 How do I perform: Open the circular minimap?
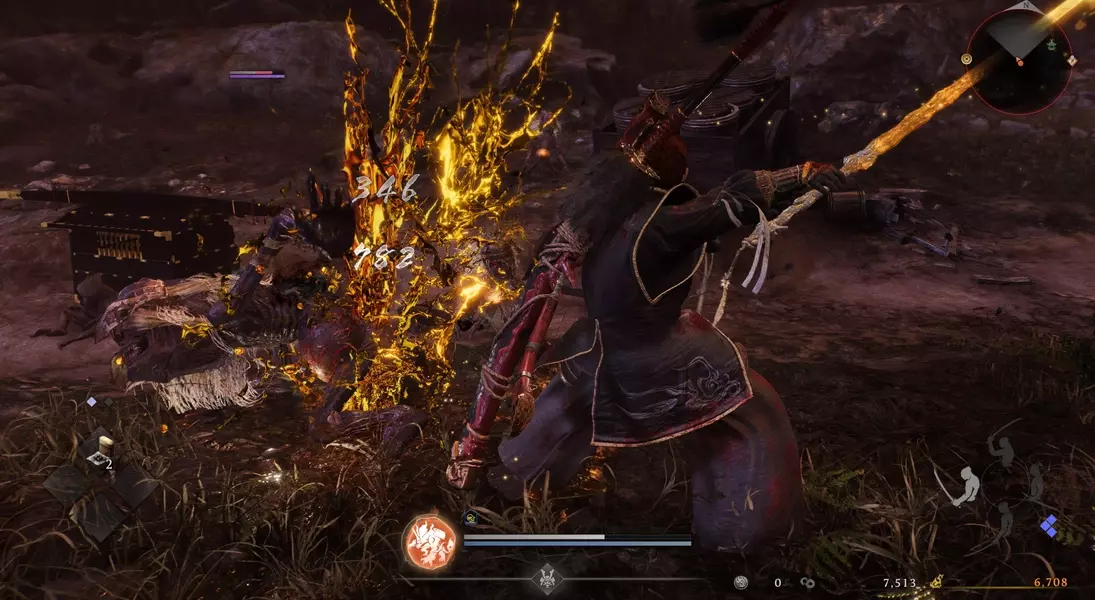1019,62
